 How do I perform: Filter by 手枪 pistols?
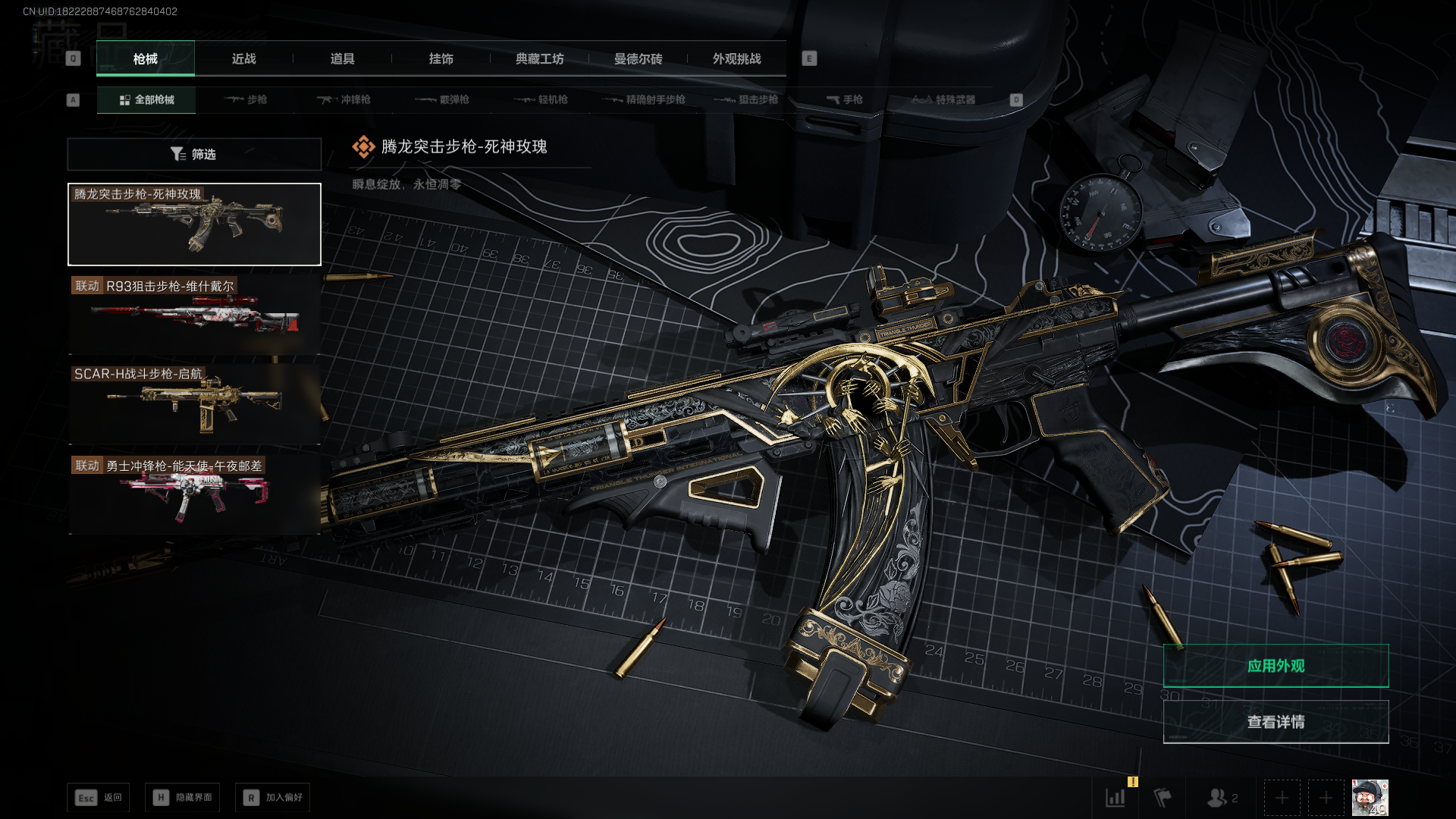[x=844, y=100]
